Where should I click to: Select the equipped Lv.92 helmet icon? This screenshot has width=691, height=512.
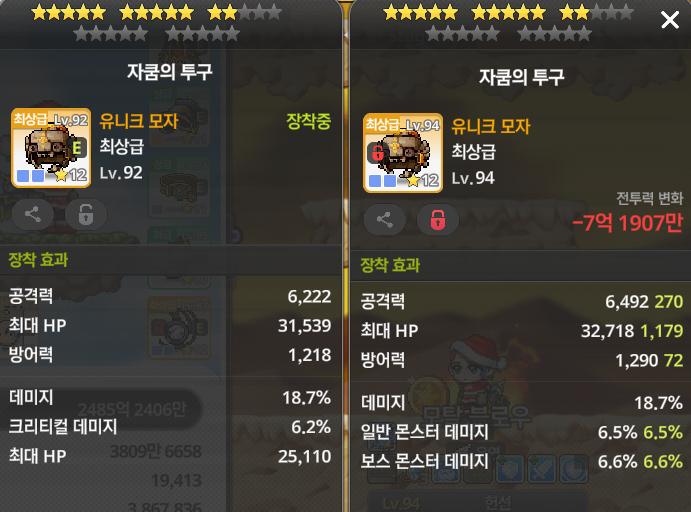tap(51, 148)
